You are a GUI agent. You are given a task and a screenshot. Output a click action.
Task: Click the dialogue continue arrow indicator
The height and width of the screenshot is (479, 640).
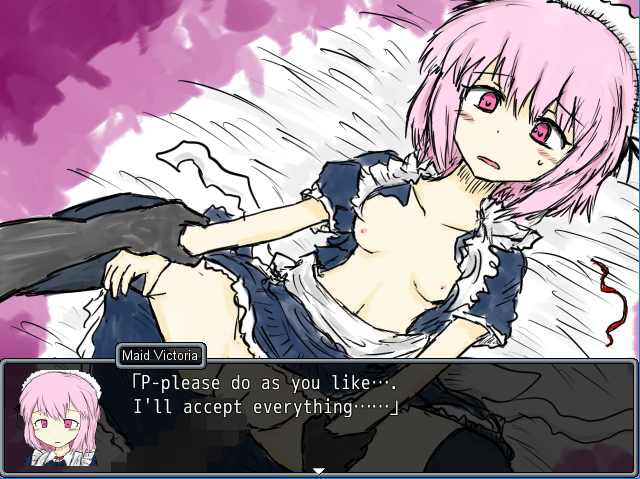pos(319,470)
